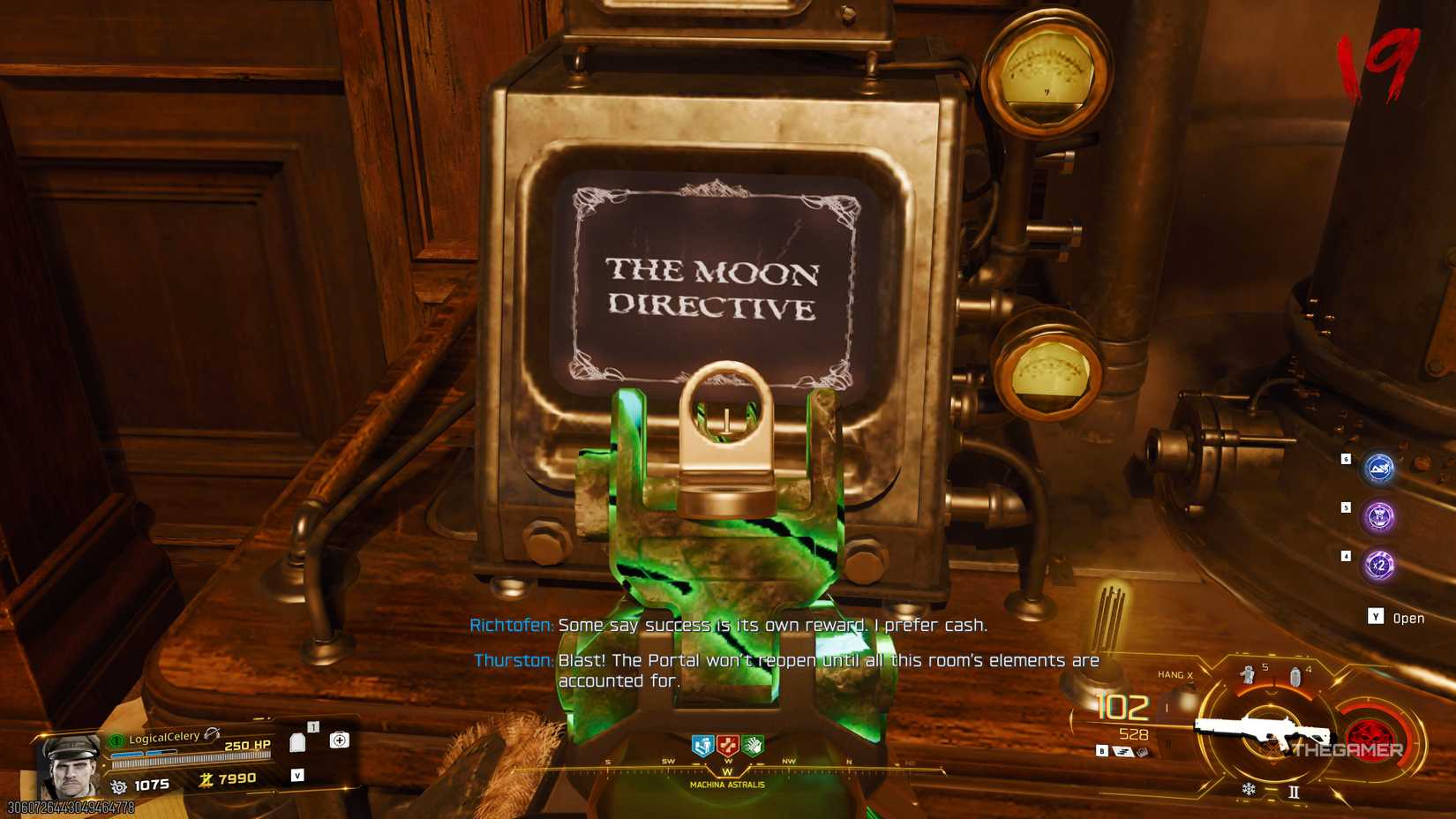Click the Cryo Freeze ammo mod snowflake icon
1456x819 pixels.
(1249, 789)
